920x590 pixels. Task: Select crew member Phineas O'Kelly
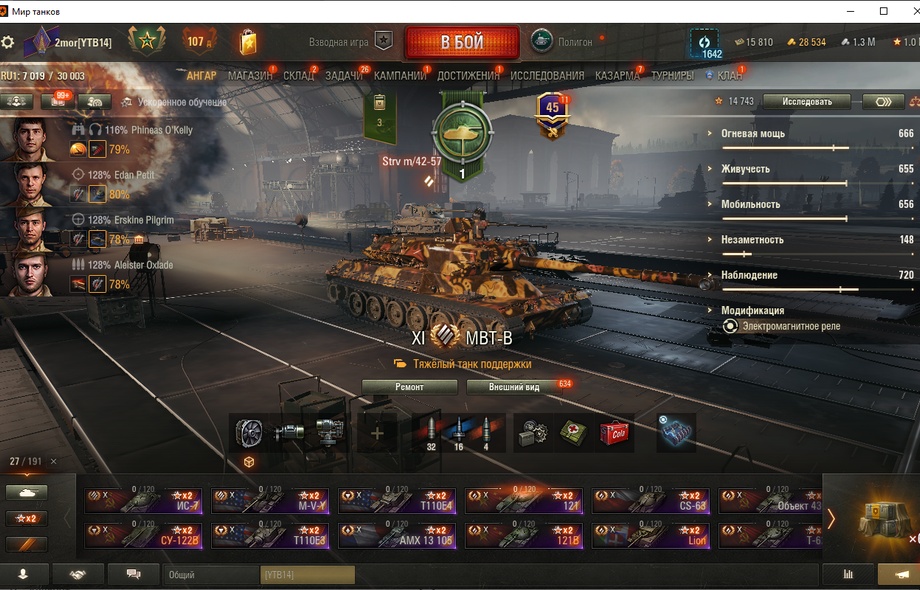click(161, 130)
